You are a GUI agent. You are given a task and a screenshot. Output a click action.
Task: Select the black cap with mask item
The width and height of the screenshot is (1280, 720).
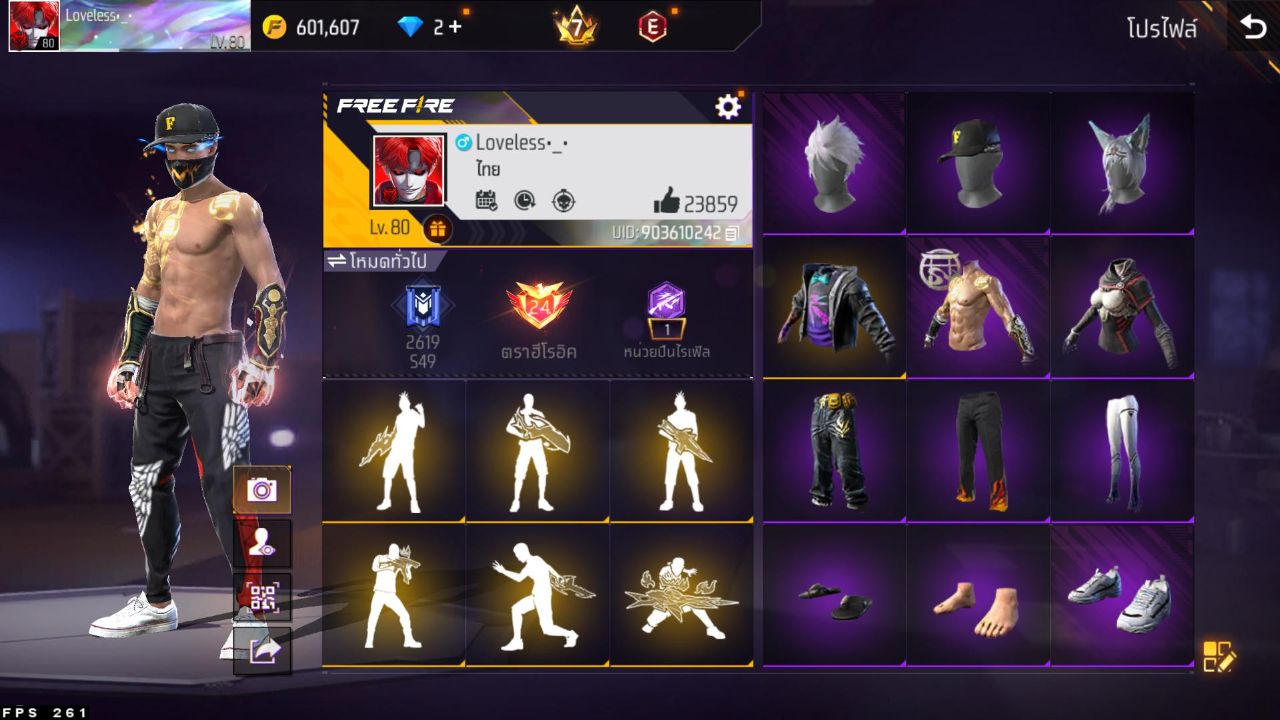[x=978, y=163]
